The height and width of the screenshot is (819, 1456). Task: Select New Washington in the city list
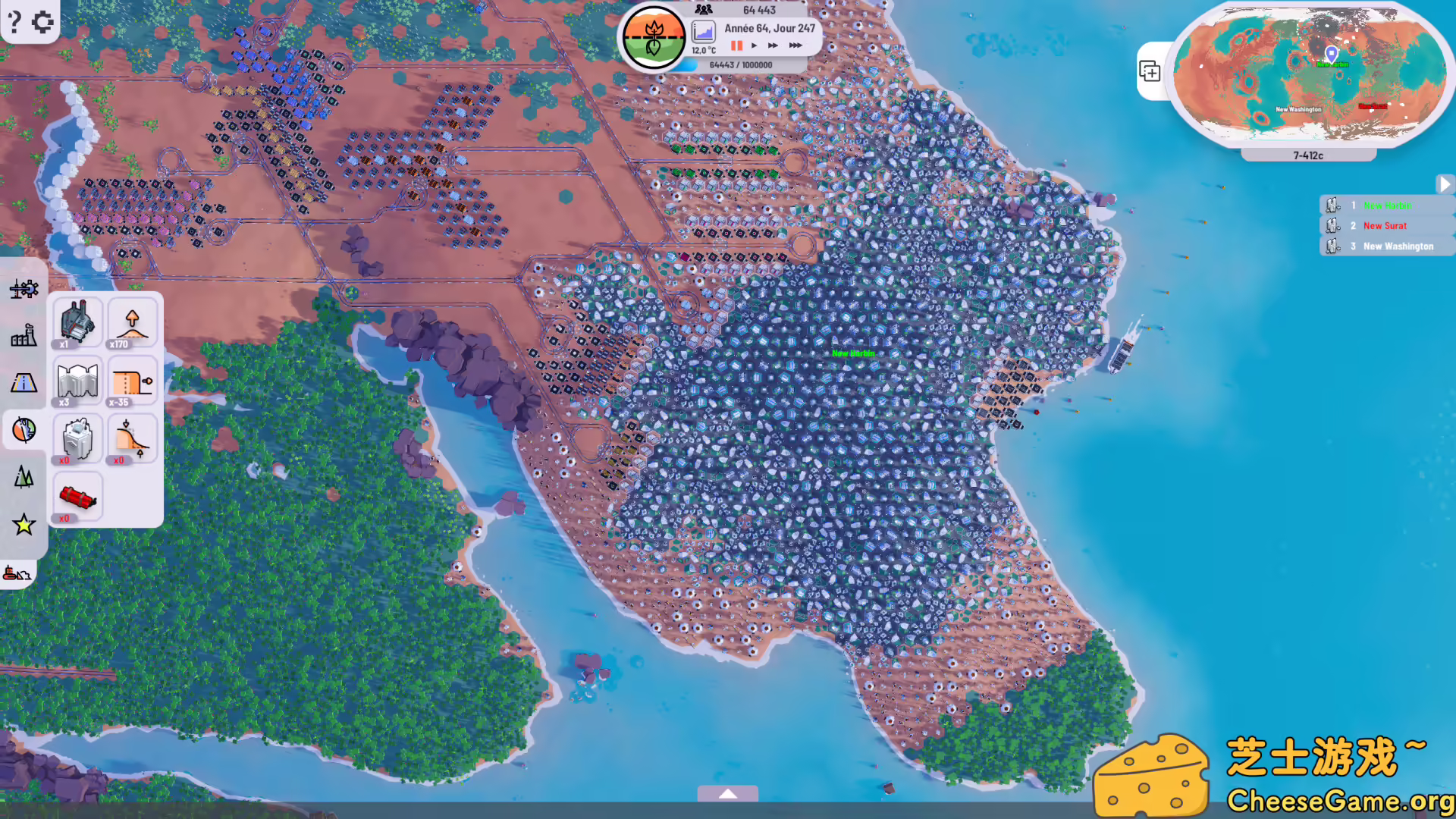point(1398,246)
